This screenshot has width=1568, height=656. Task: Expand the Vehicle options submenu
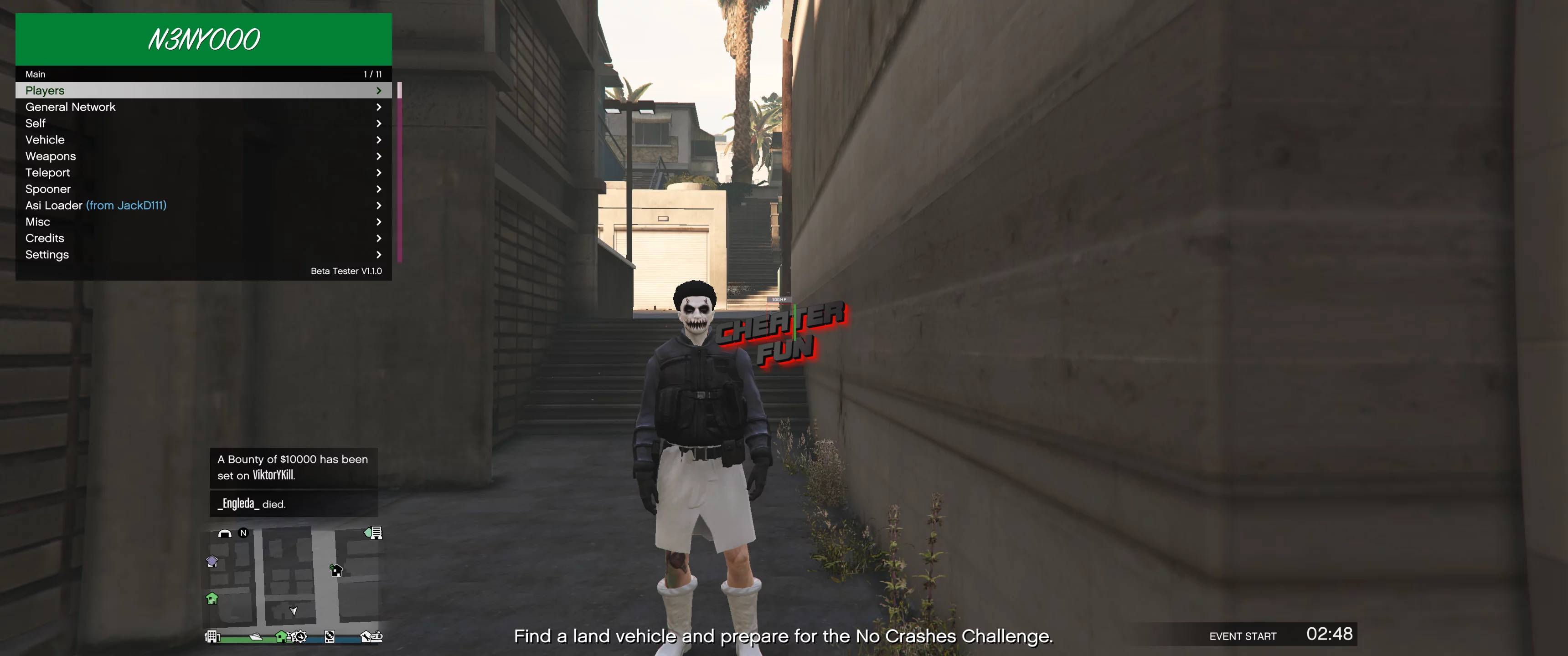[380, 139]
